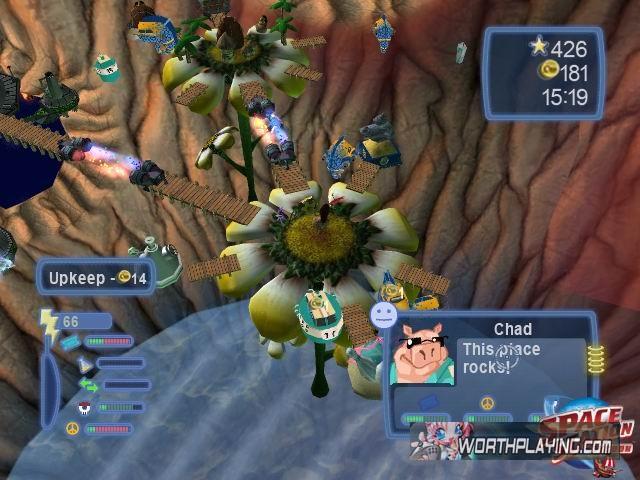
Task: Click the lightning bolt power icon
Action: pyautogui.click(x=50, y=325)
